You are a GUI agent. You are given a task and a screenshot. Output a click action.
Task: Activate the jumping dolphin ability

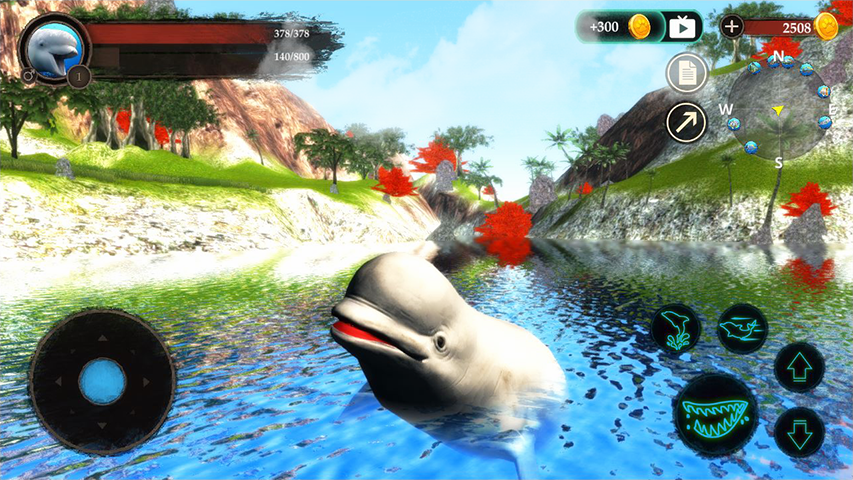point(676,329)
